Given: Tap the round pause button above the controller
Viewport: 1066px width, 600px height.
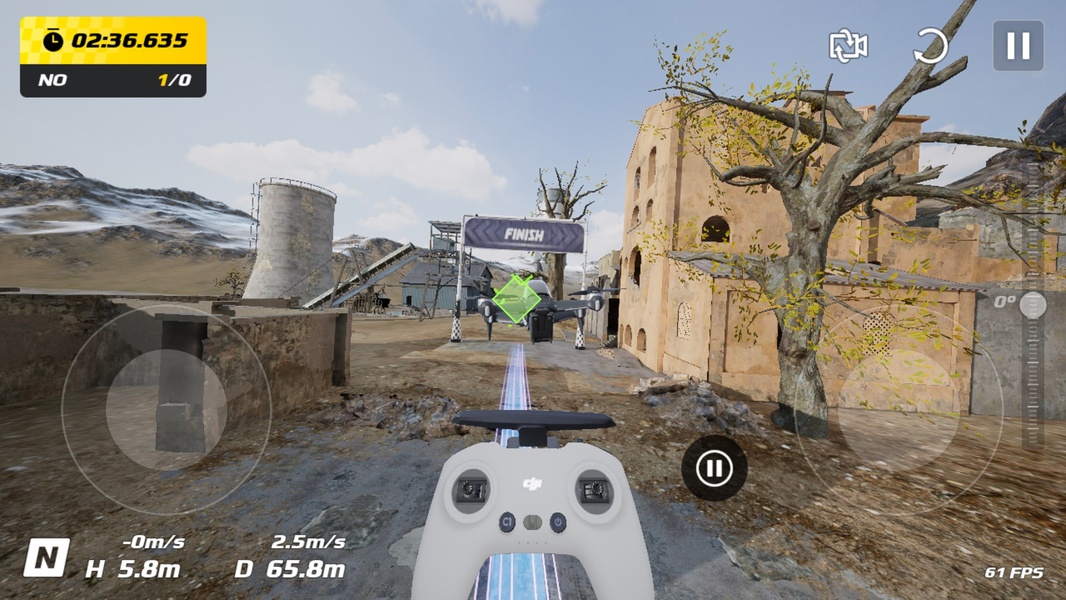Looking at the screenshot, I should [x=714, y=467].
